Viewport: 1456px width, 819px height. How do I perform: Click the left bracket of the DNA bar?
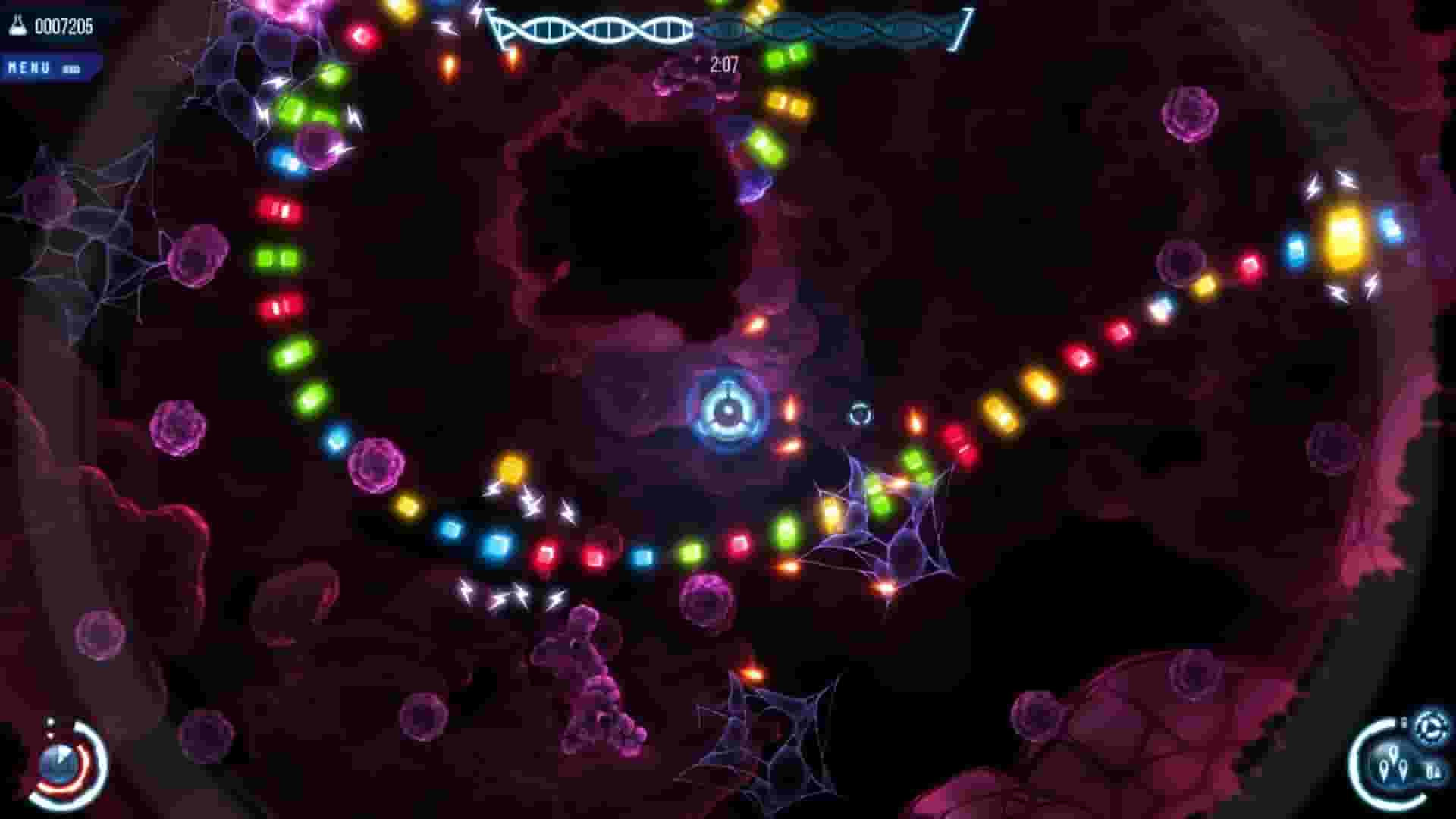[494, 27]
